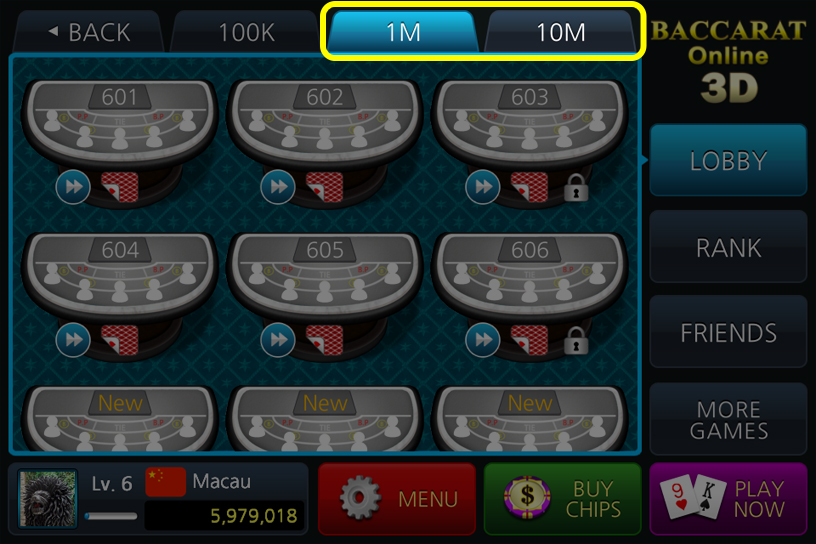The width and height of the screenshot is (816, 544).
Task: Select the locked table 606
Action: coord(530,275)
